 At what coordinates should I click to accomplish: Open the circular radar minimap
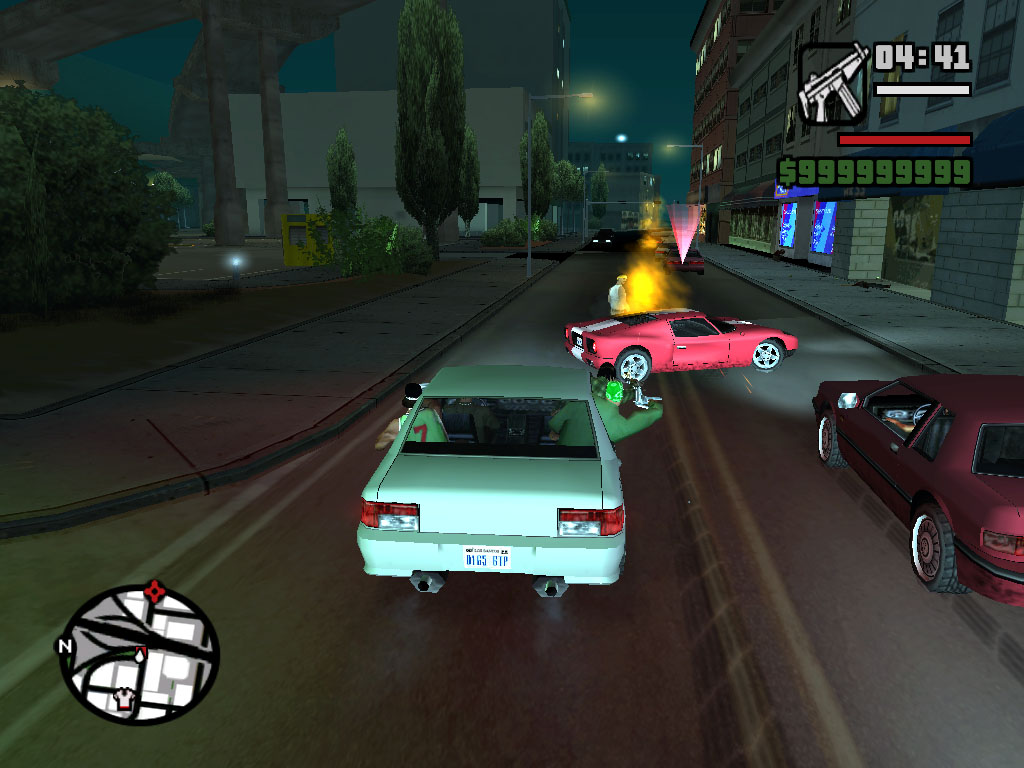[x=139, y=653]
